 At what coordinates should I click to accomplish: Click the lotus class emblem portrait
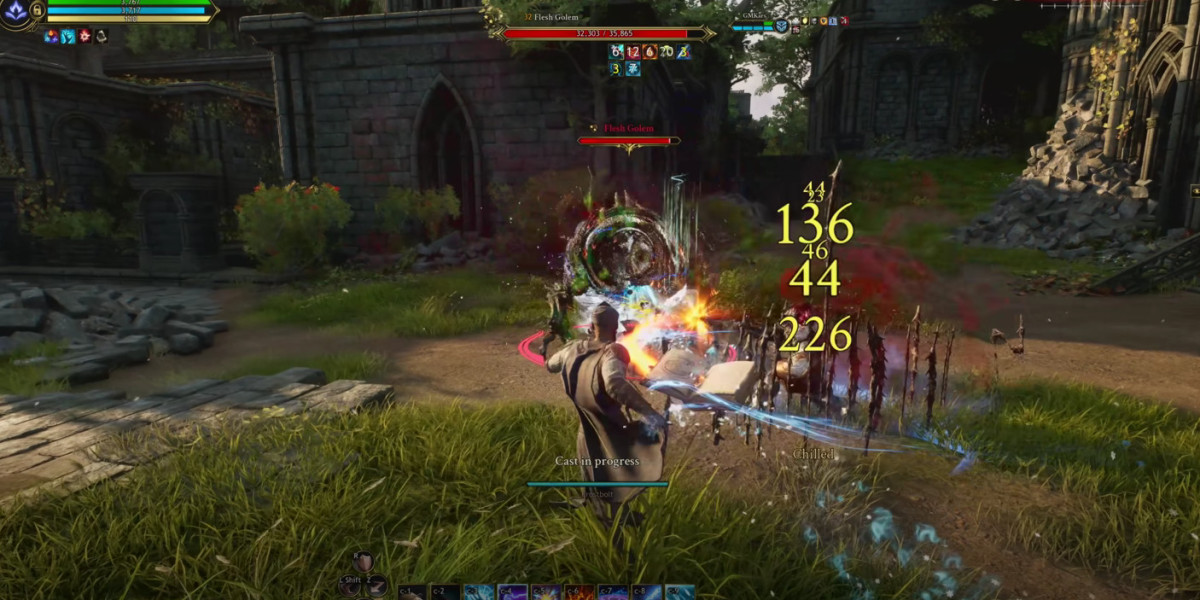16,13
